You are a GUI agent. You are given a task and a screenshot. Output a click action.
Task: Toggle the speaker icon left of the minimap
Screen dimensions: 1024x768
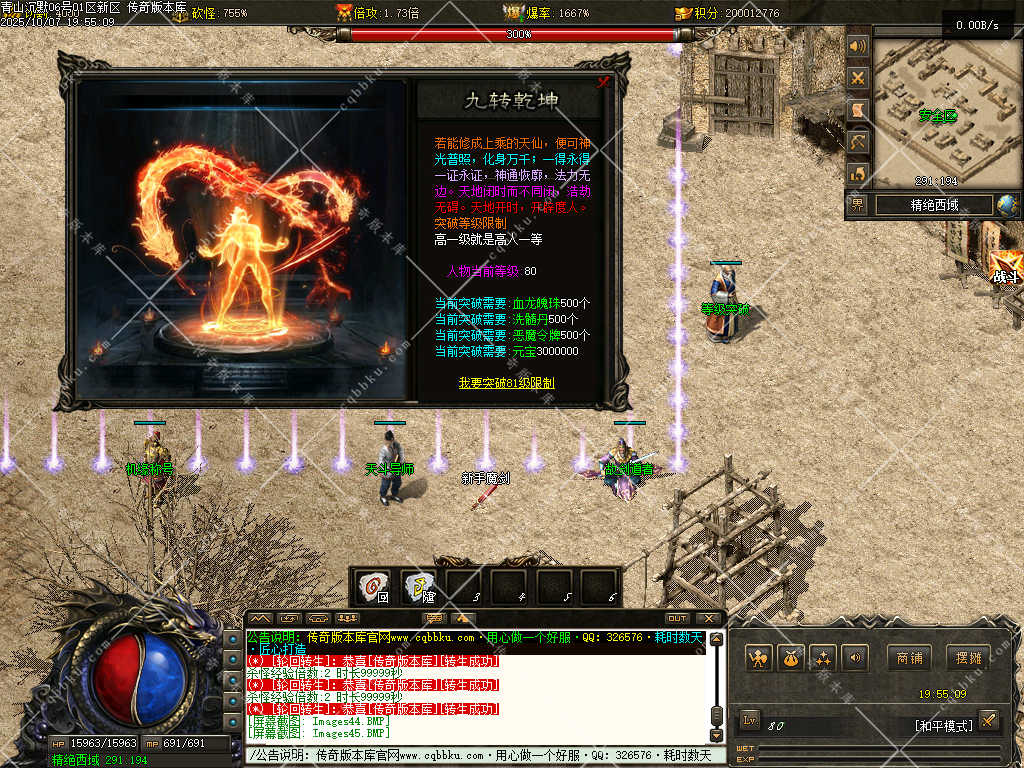click(x=857, y=46)
